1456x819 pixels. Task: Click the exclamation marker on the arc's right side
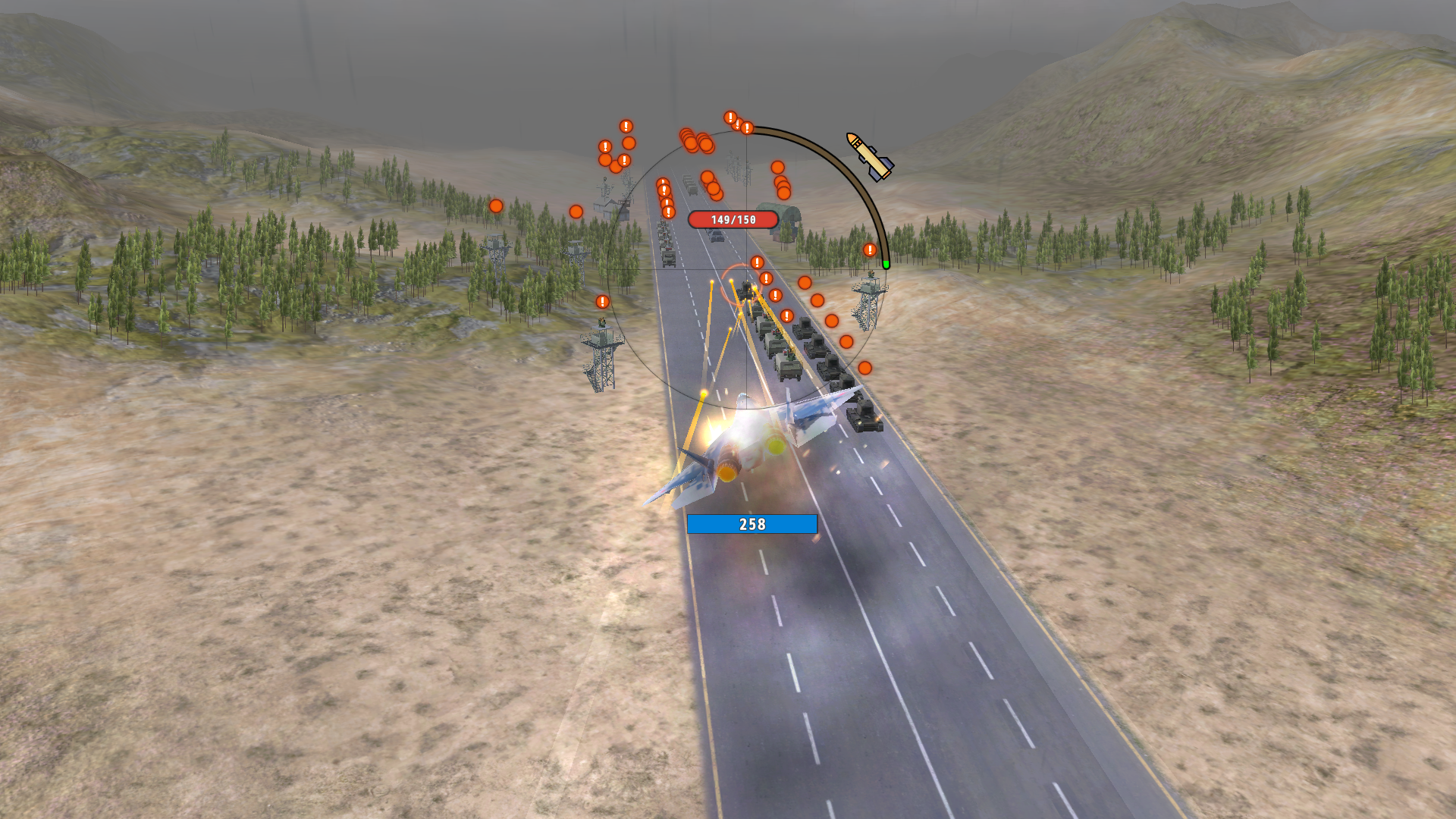tap(870, 249)
